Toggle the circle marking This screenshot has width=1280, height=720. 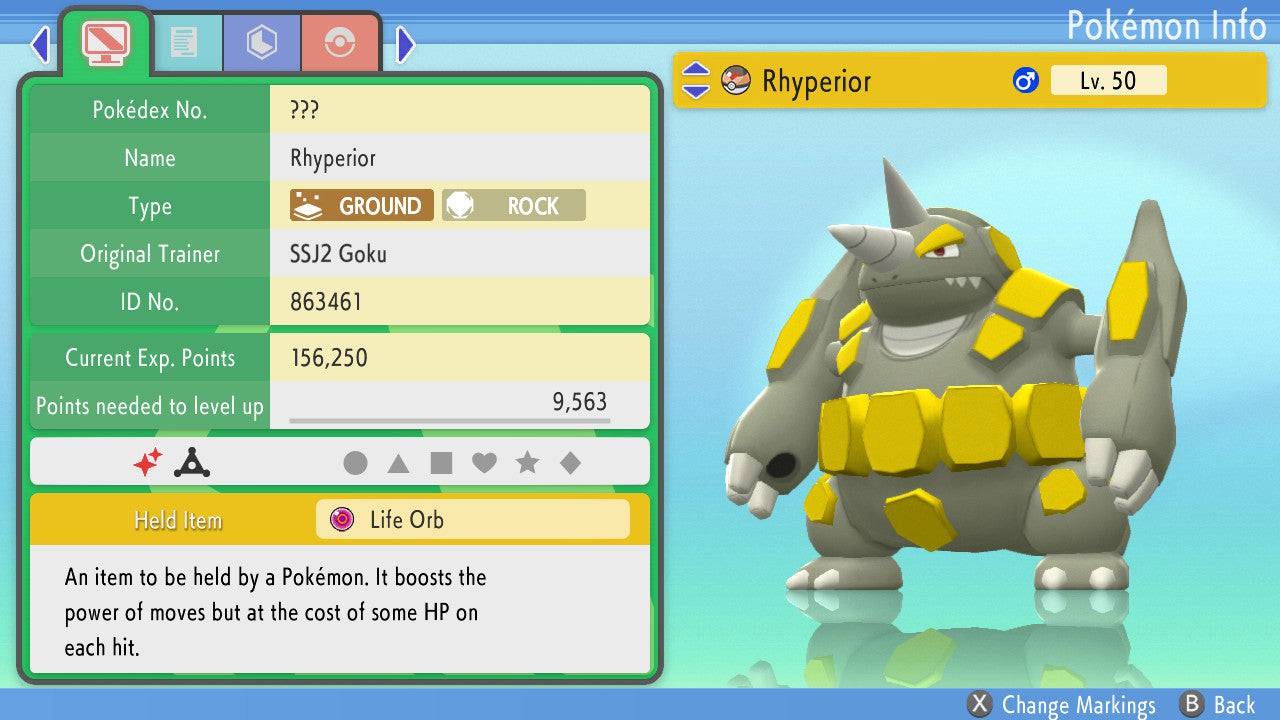[355, 463]
